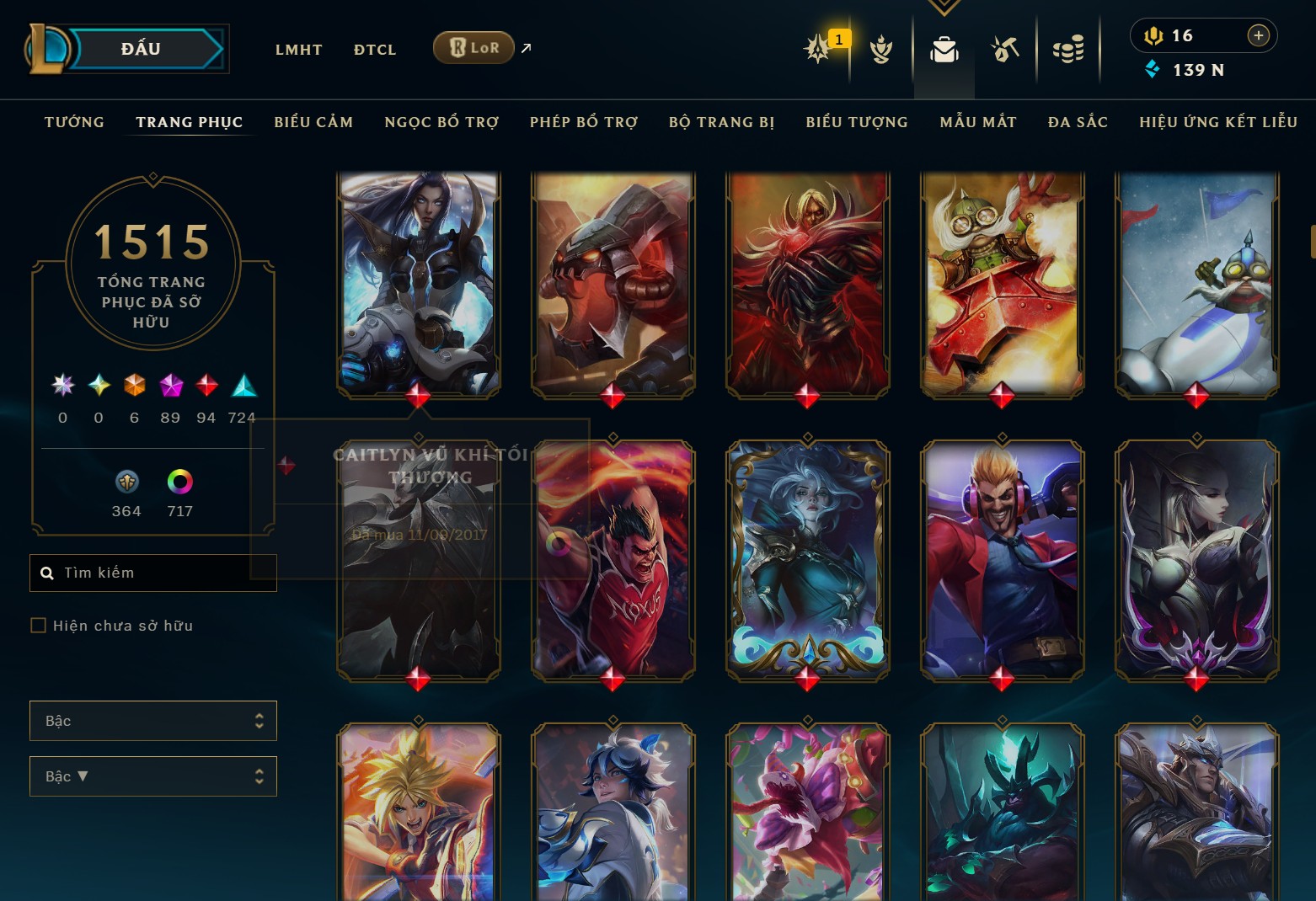Switch to the TƯỚNG tab
This screenshot has height=901, width=1316.
pyautogui.click(x=74, y=122)
